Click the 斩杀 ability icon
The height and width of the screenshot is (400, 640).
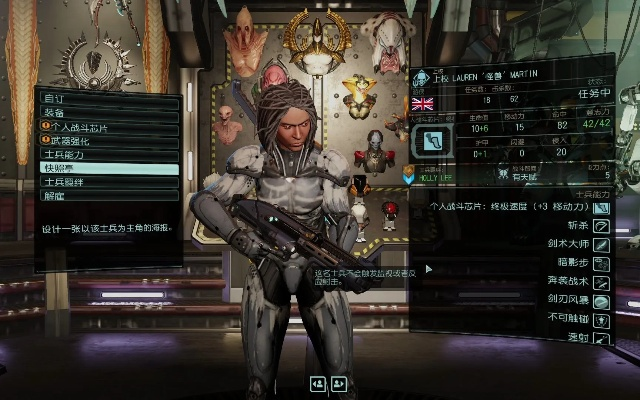coord(602,226)
